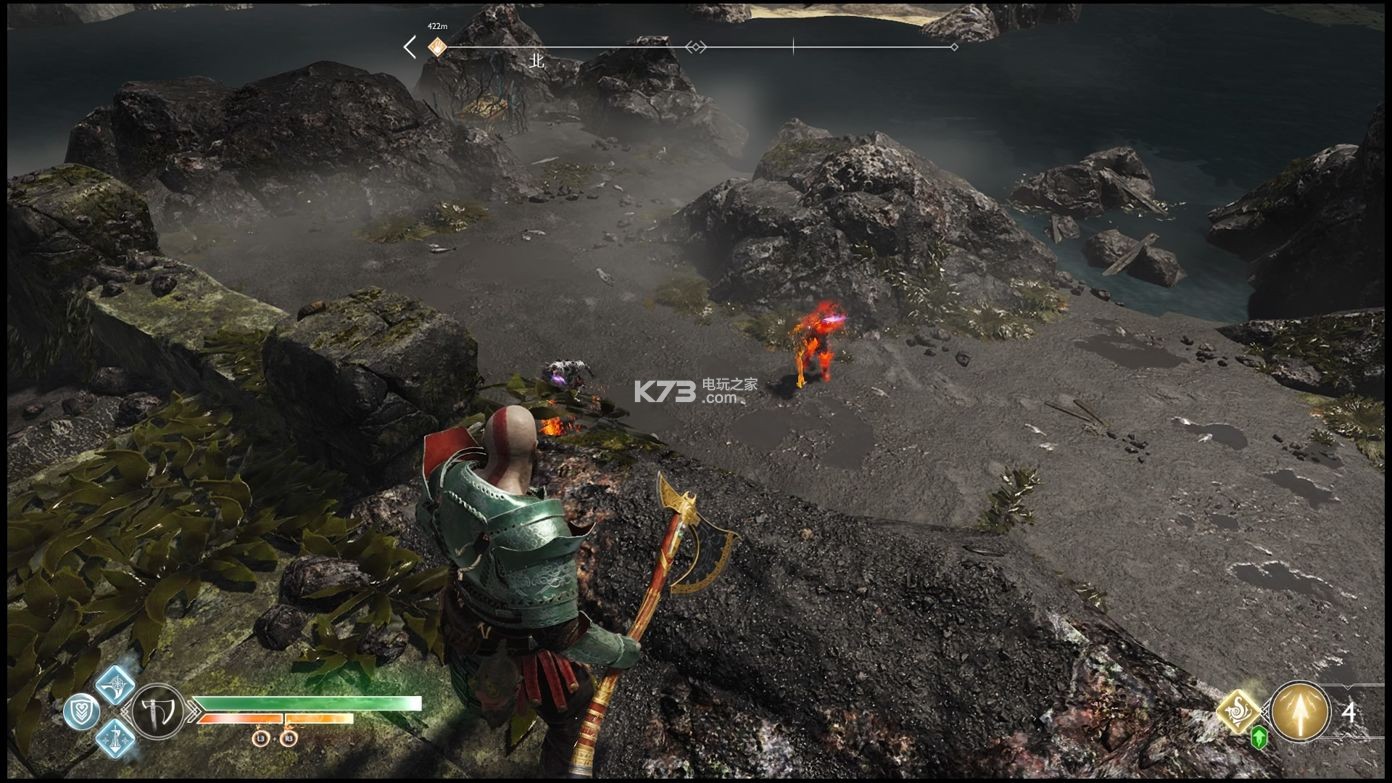Use the golden swirl relic icon

[1238, 711]
